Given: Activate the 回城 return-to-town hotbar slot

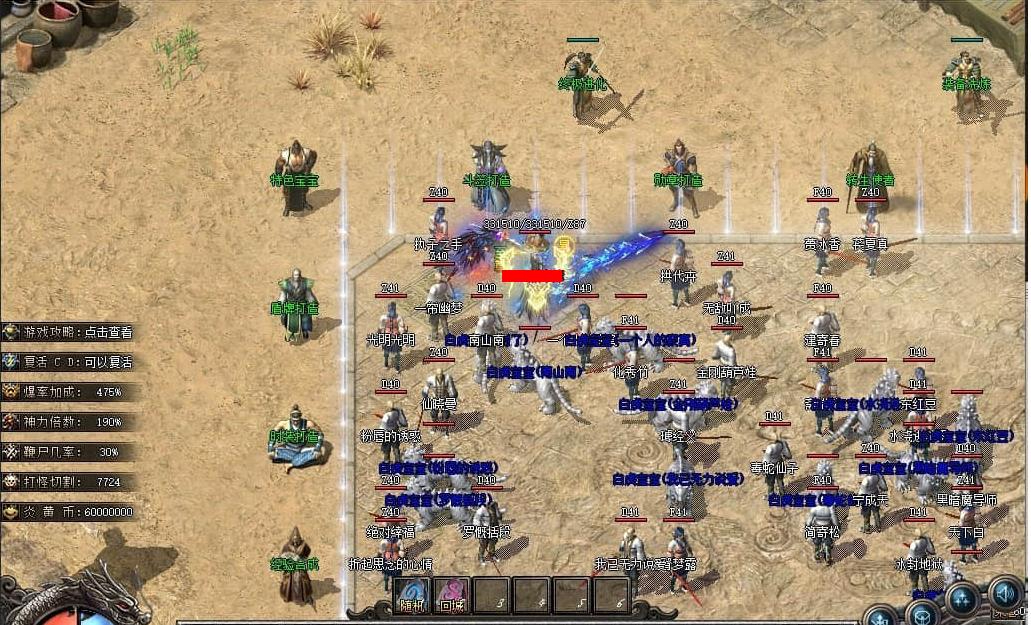Looking at the screenshot, I should 451,596.
